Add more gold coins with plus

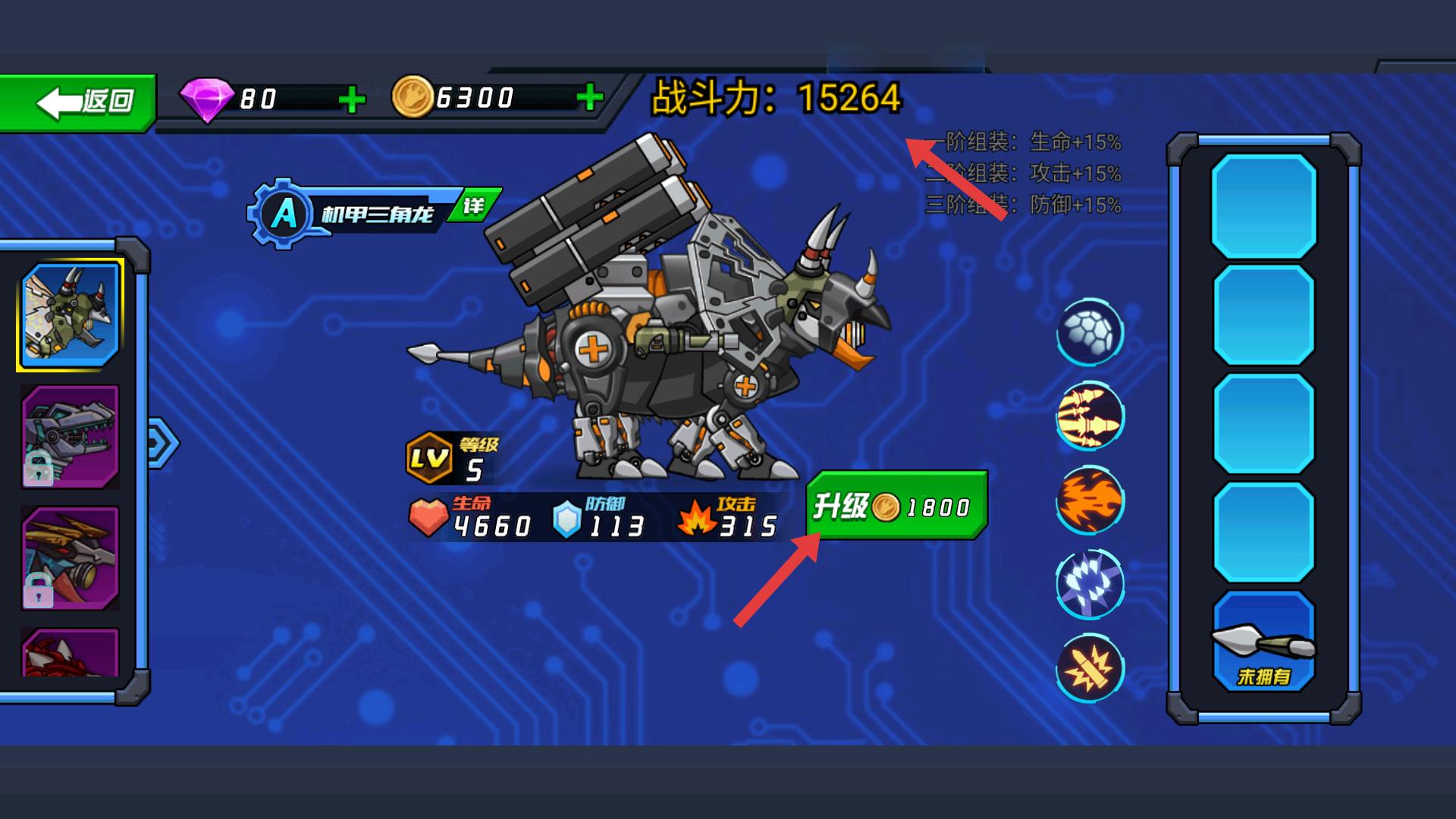click(589, 97)
